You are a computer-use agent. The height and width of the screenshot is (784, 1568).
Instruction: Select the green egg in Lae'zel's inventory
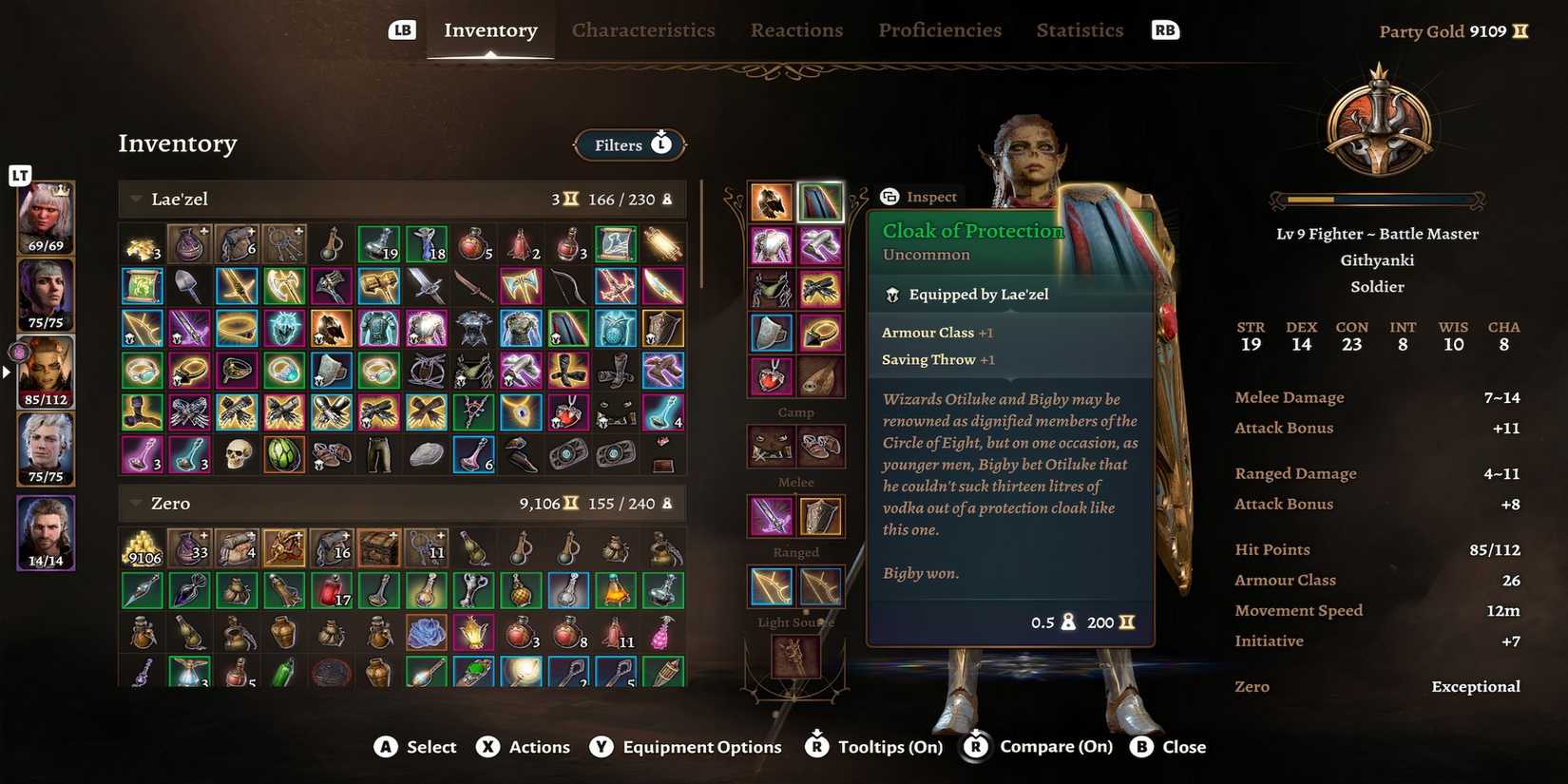(x=284, y=453)
